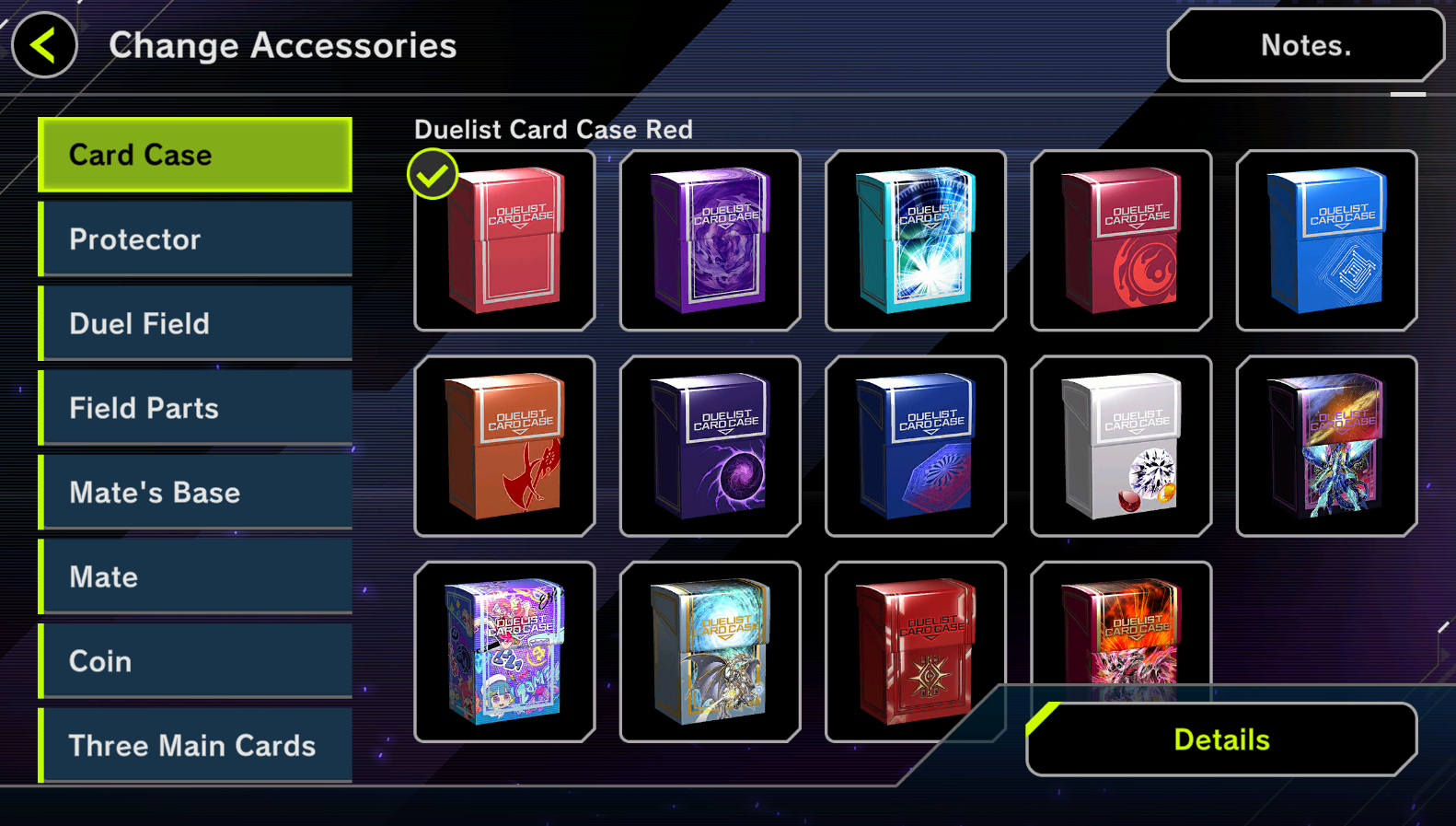Open Details for the selected case

pyautogui.click(x=1221, y=739)
